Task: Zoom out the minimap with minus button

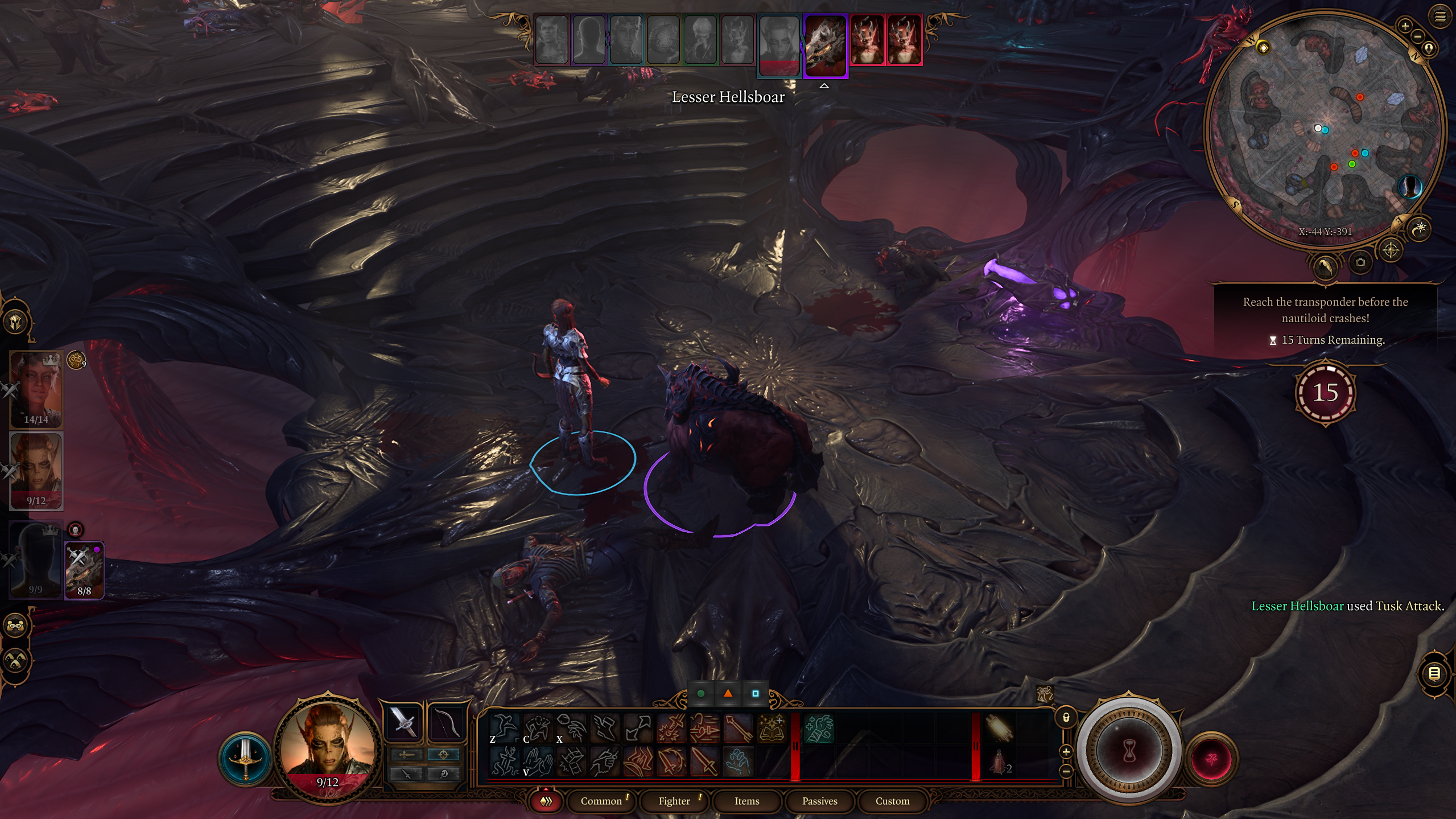Action: (x=1418, y=36)
